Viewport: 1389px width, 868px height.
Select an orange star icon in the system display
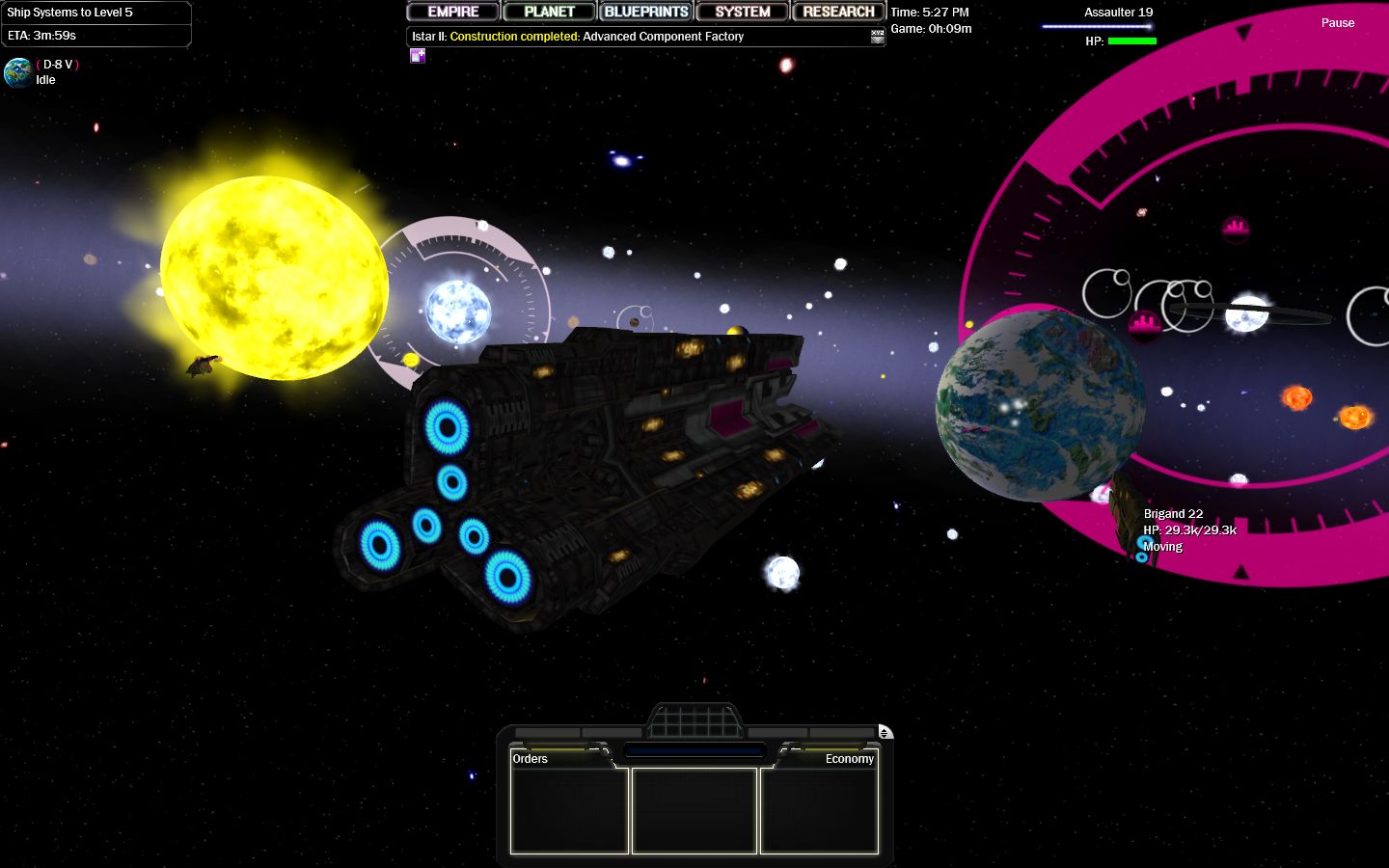point(1297,398)
